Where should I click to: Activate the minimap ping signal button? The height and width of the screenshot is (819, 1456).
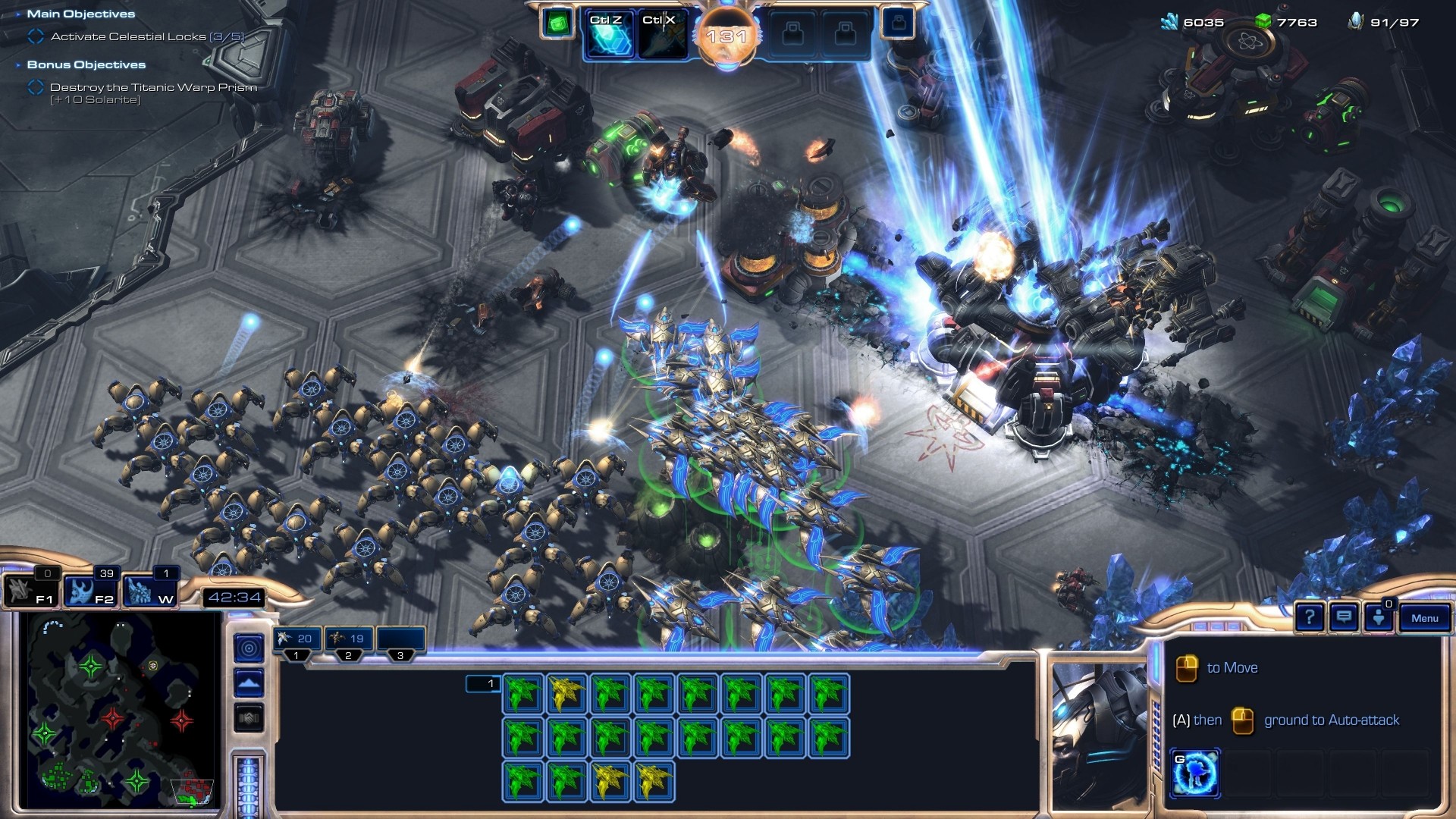249,648
